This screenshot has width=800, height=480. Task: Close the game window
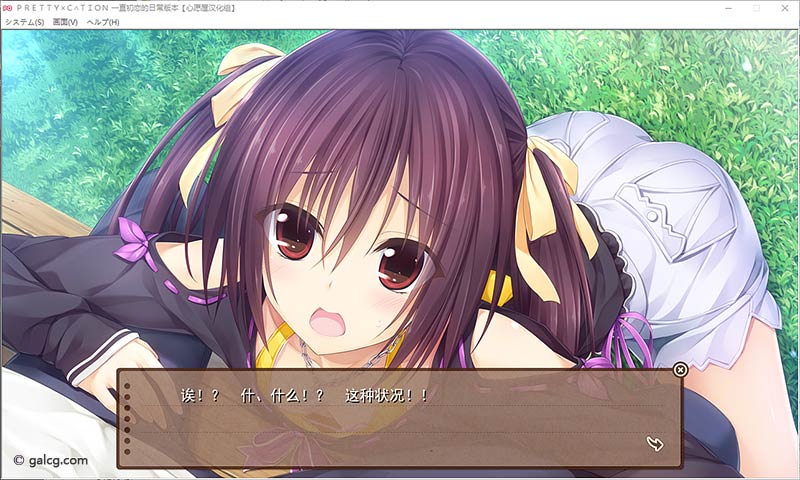click(784, 8)
